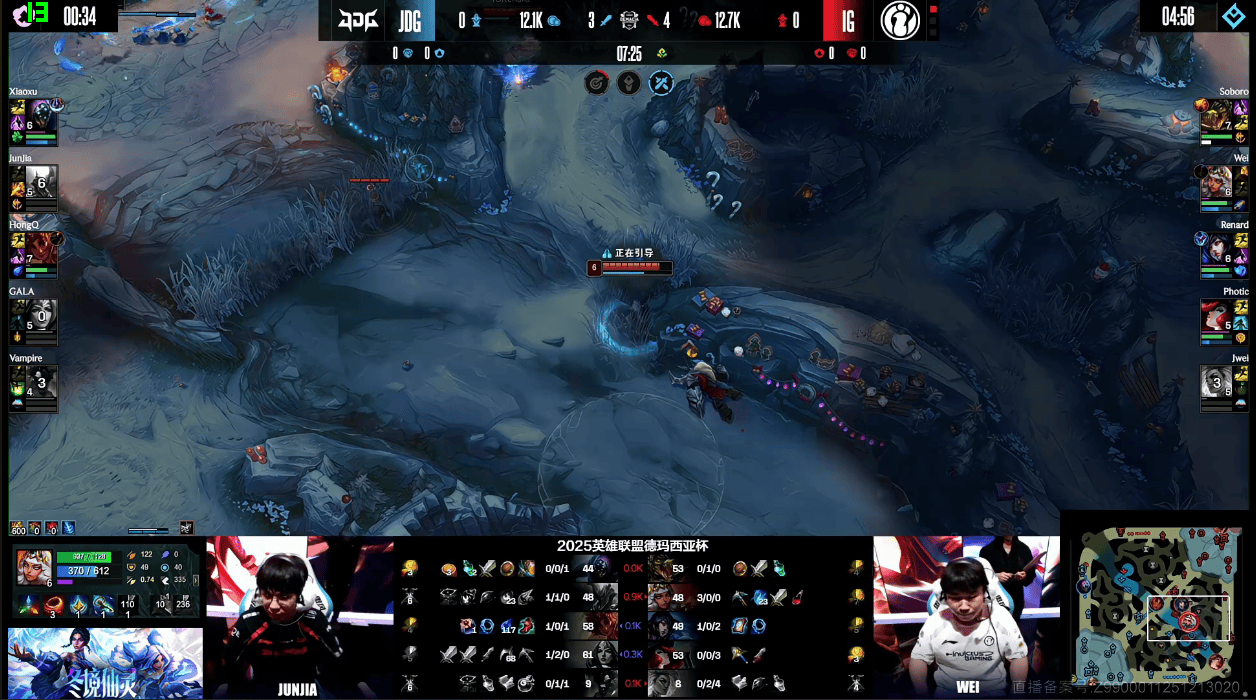
Task: Expand the champion stats panel arrow
Action: coord(187,527)
